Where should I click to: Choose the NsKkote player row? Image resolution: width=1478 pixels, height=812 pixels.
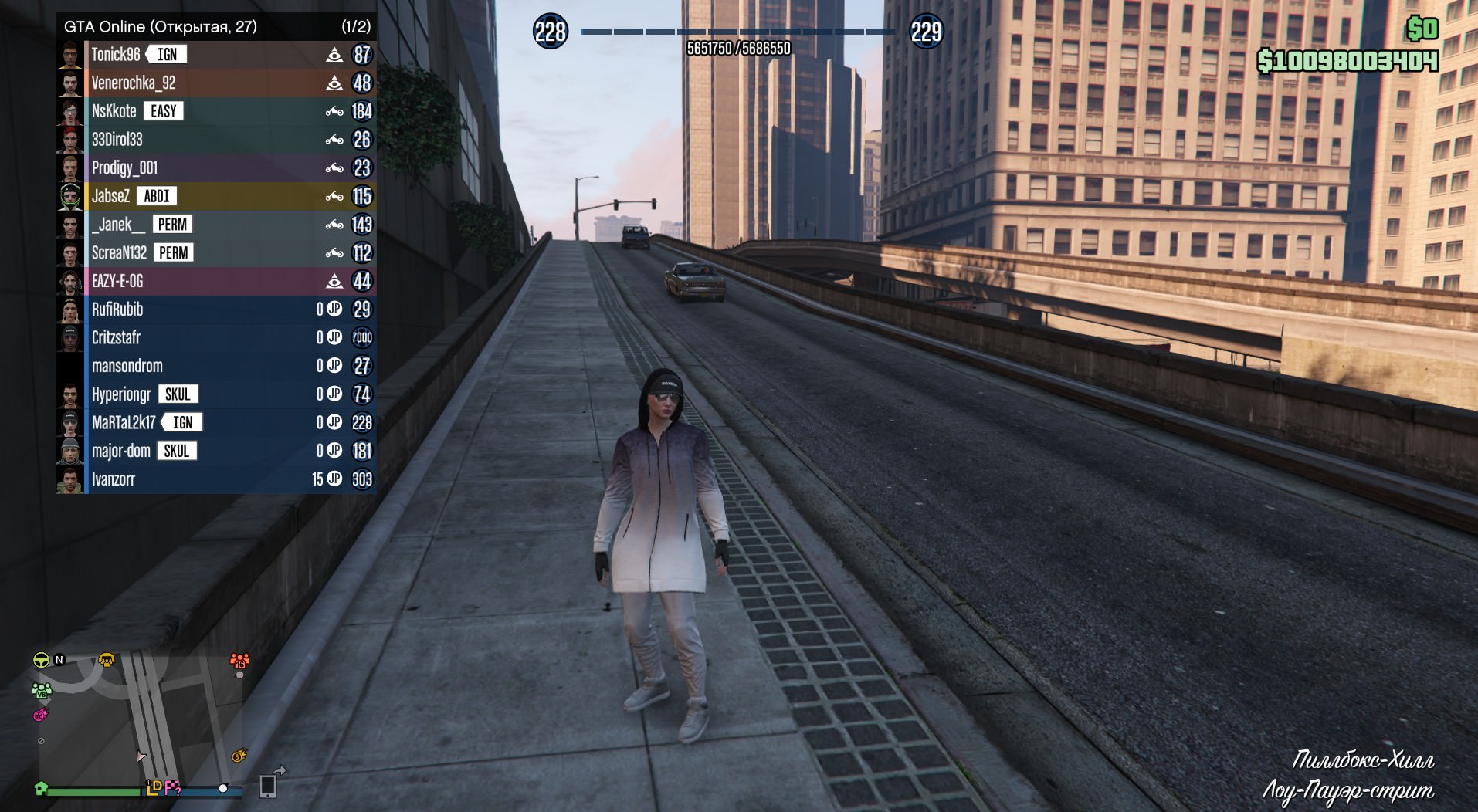(x=114, y=111)
